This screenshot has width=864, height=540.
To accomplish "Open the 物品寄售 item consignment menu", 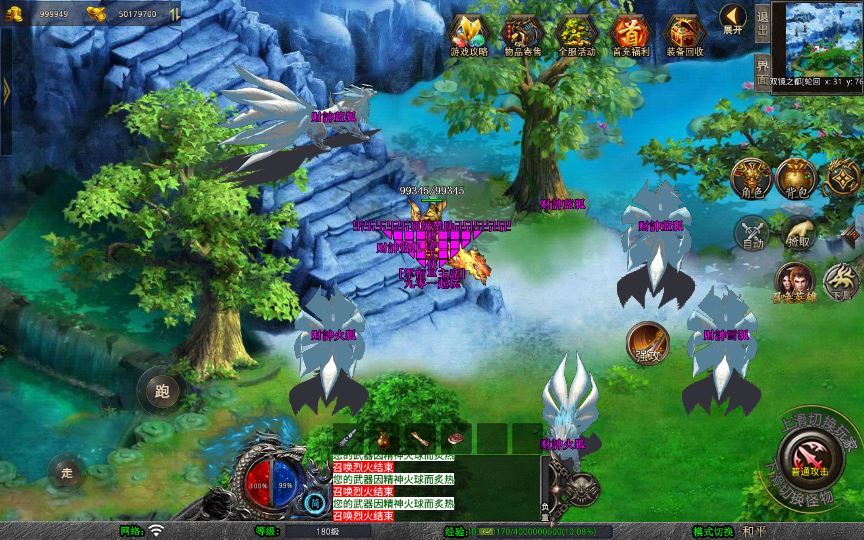I will (x=522, y=33).
